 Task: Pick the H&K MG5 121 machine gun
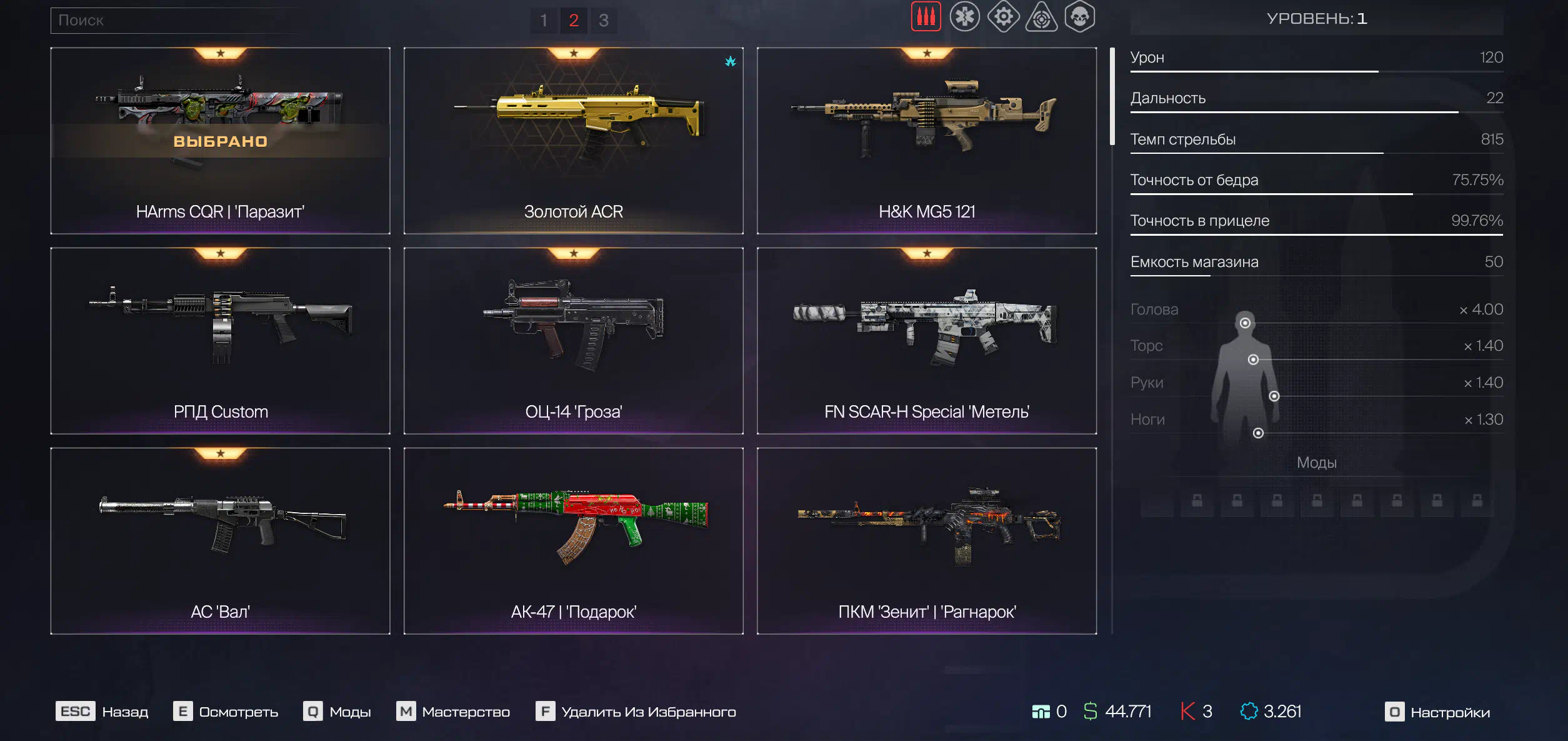coord(926,141)
